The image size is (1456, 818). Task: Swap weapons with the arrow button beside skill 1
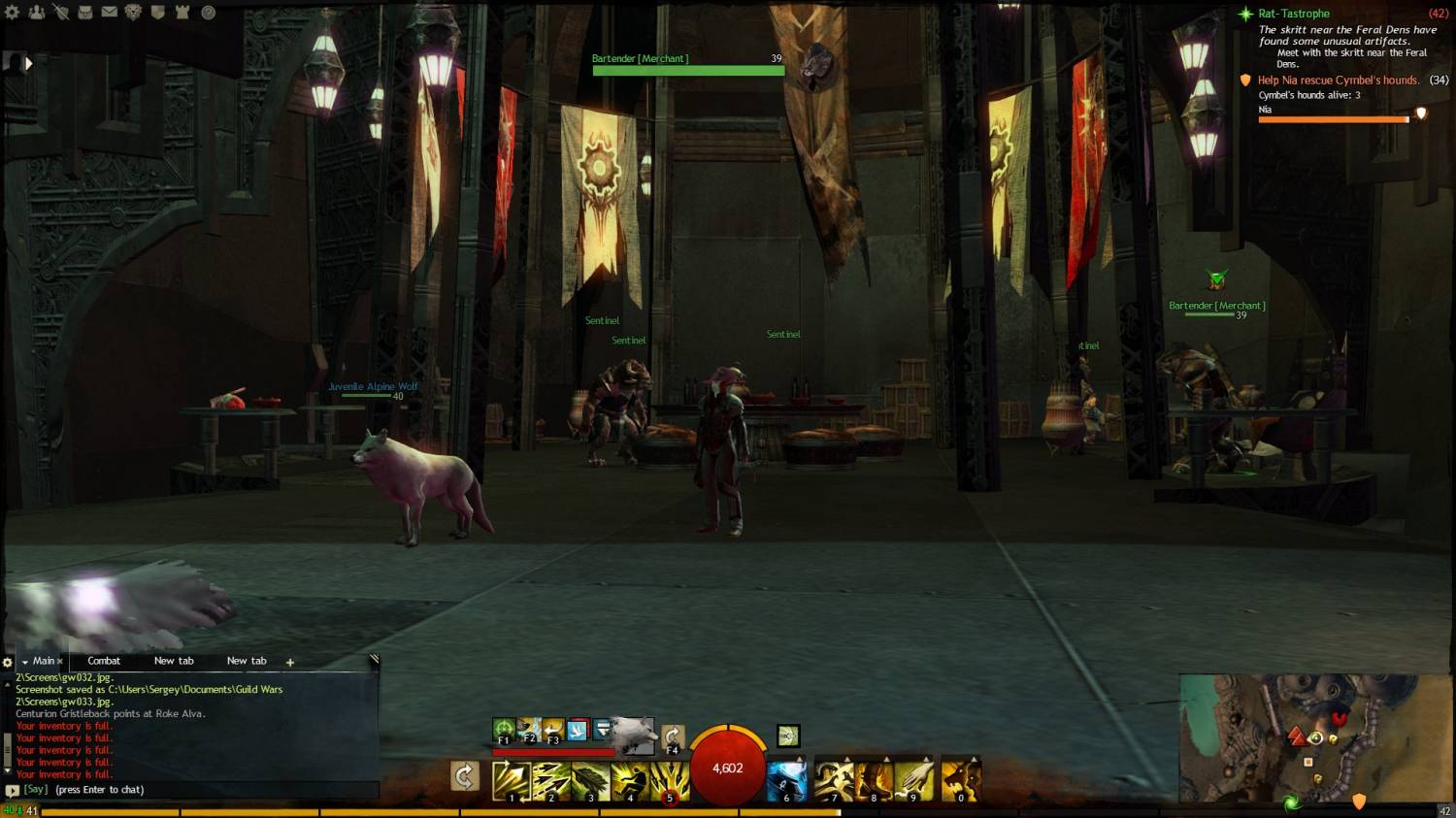coord(465,776)
